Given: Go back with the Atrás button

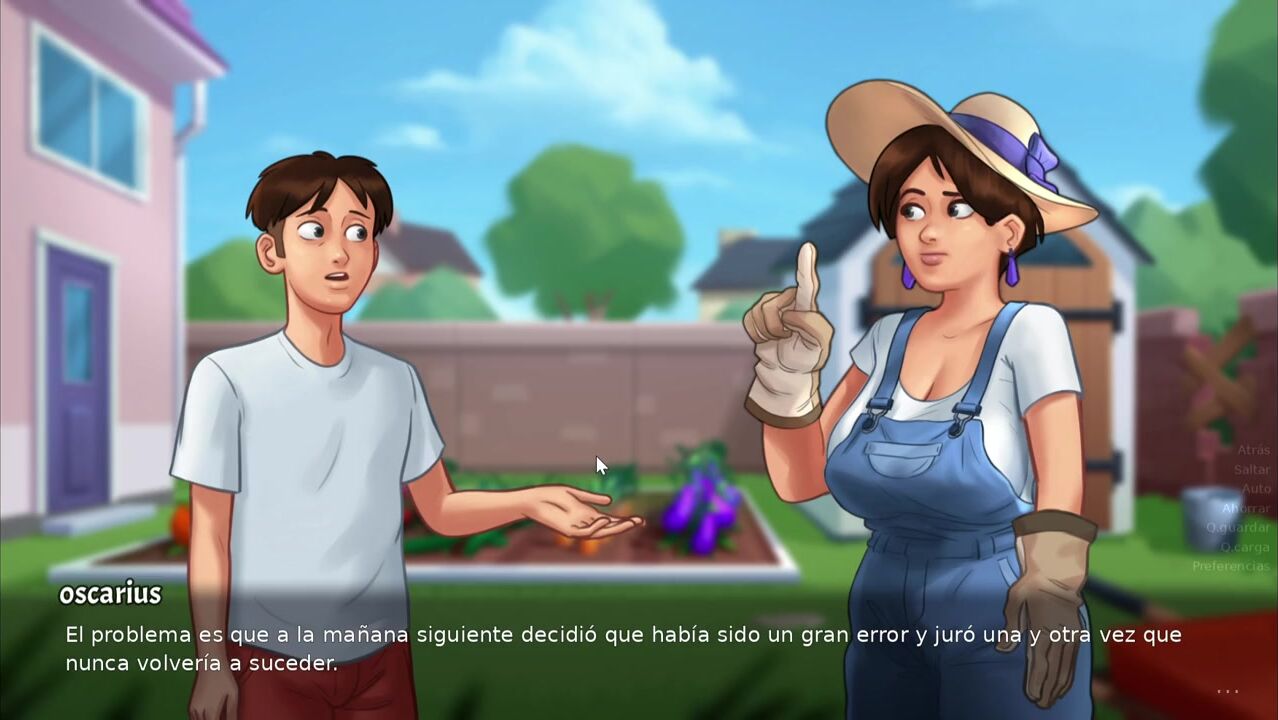Looking at the screenshot, I should 1253,450.
